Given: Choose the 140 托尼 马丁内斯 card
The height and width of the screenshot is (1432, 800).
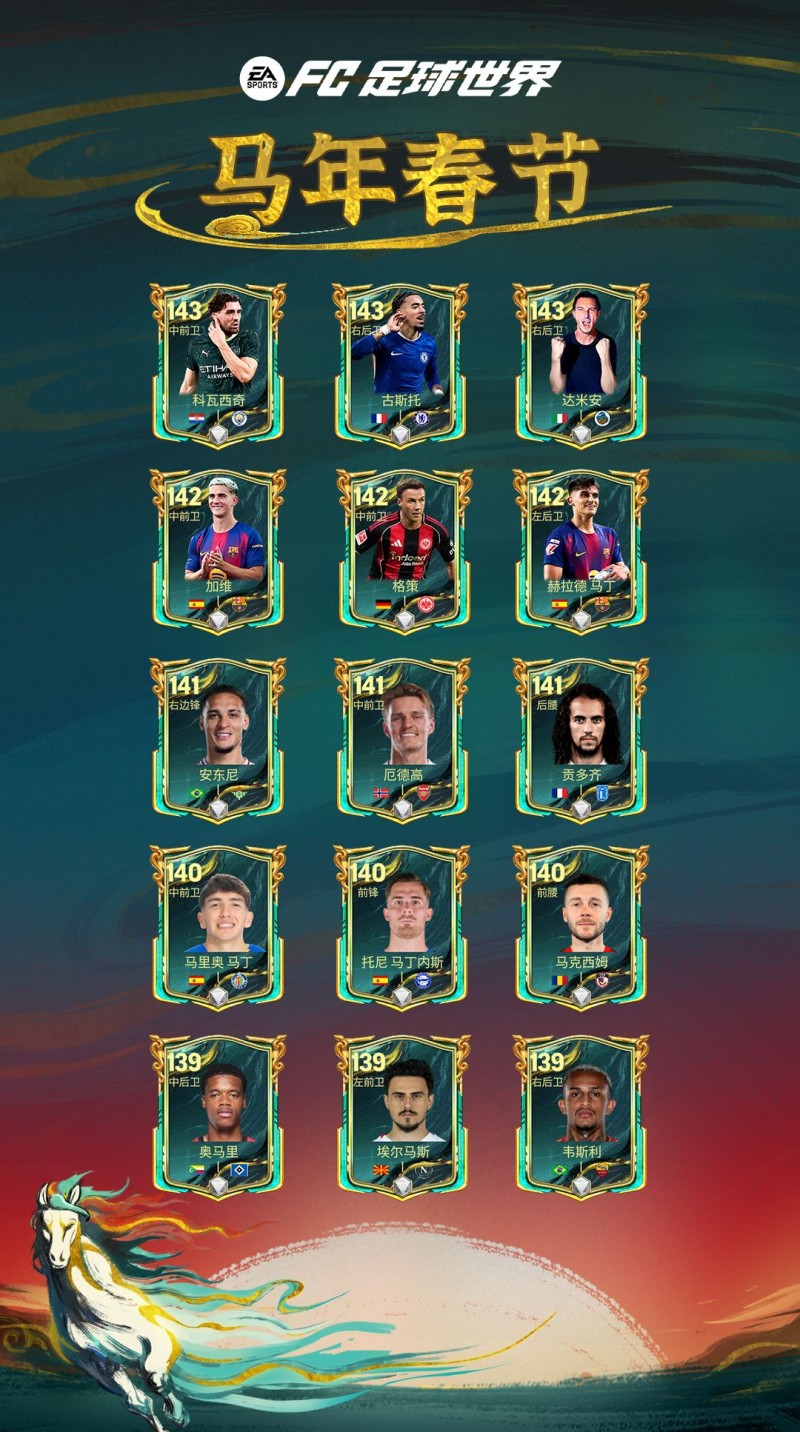Looking at the screenshot, I should (x=400, y=927).
